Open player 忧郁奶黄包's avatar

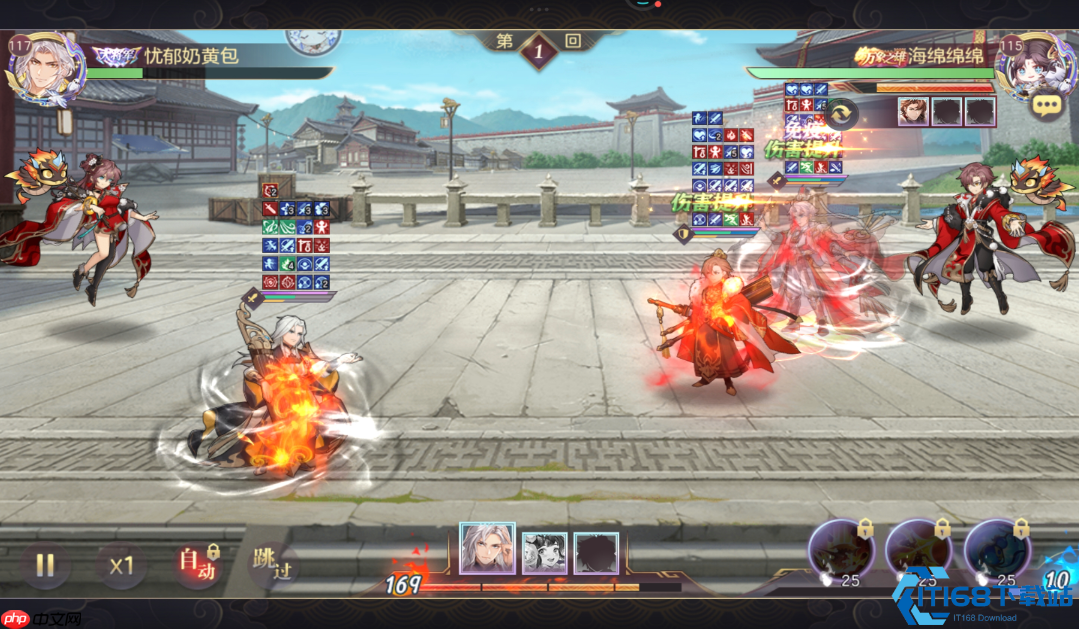click(x=40, y=67)
